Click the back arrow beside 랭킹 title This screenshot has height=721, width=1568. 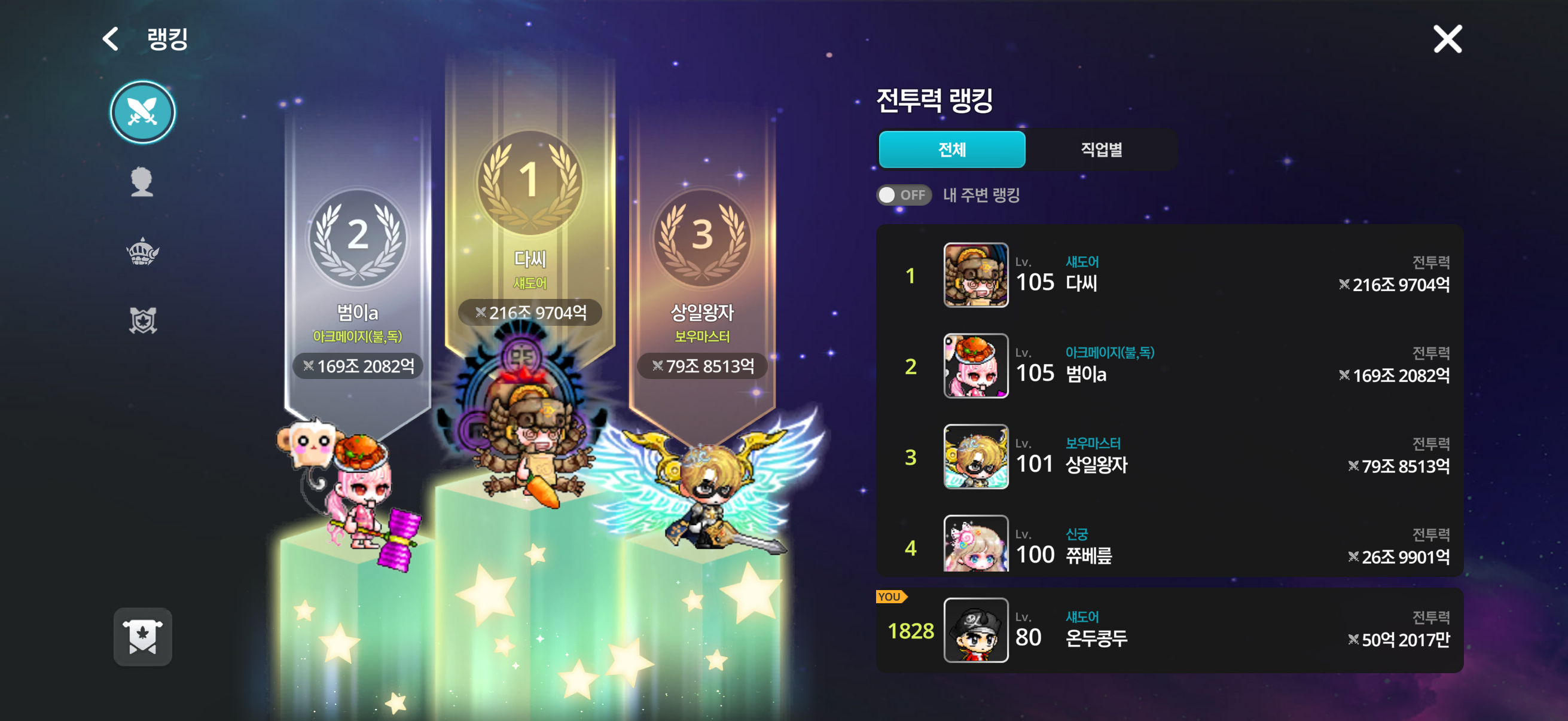pyautogui.click(x=109, y=38)
